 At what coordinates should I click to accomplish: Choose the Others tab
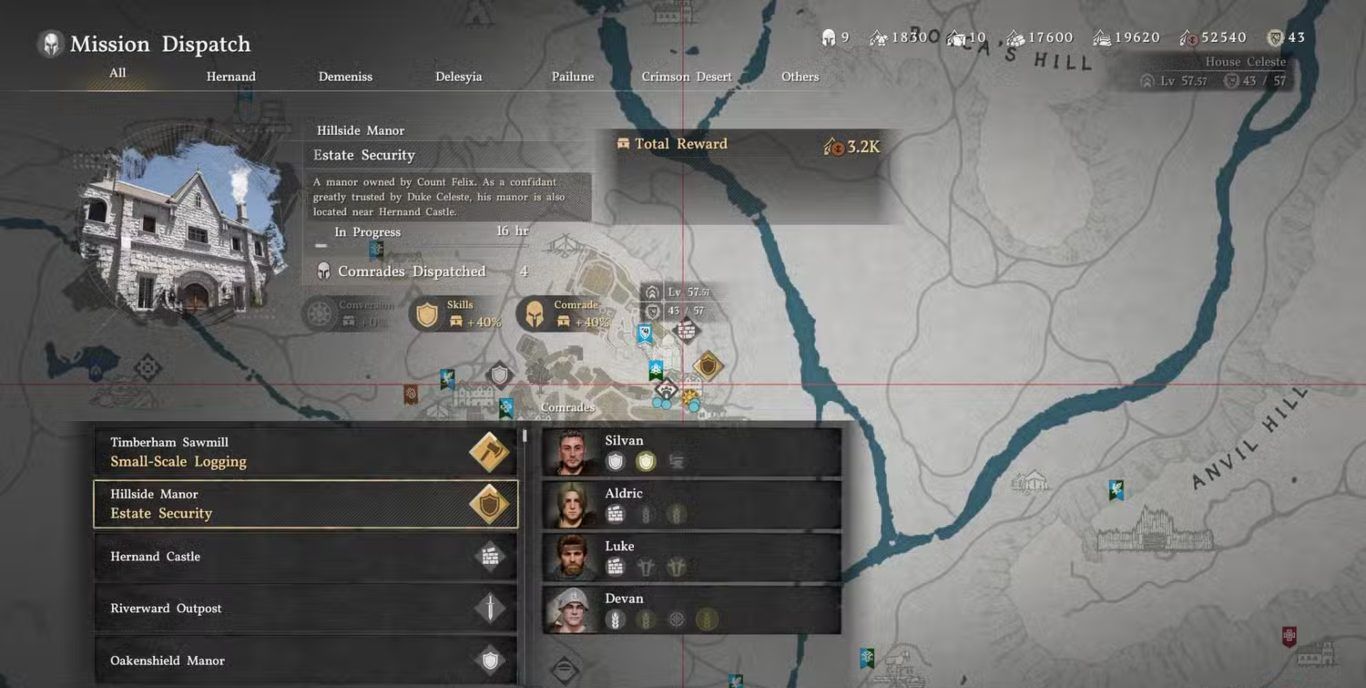click(x=799, y=77)
